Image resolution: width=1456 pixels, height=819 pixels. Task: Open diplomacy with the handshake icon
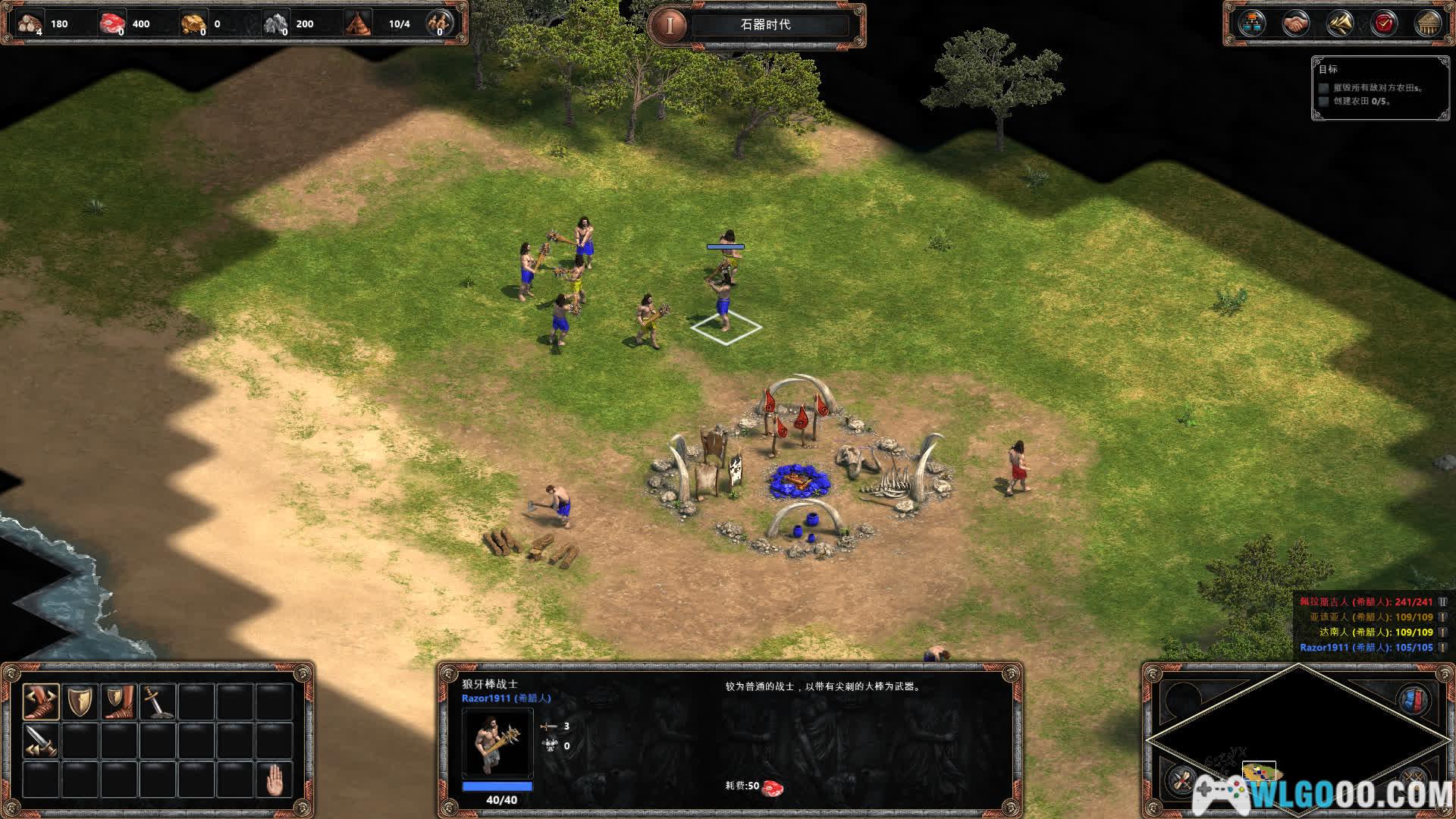click(x=1296, y=24)
